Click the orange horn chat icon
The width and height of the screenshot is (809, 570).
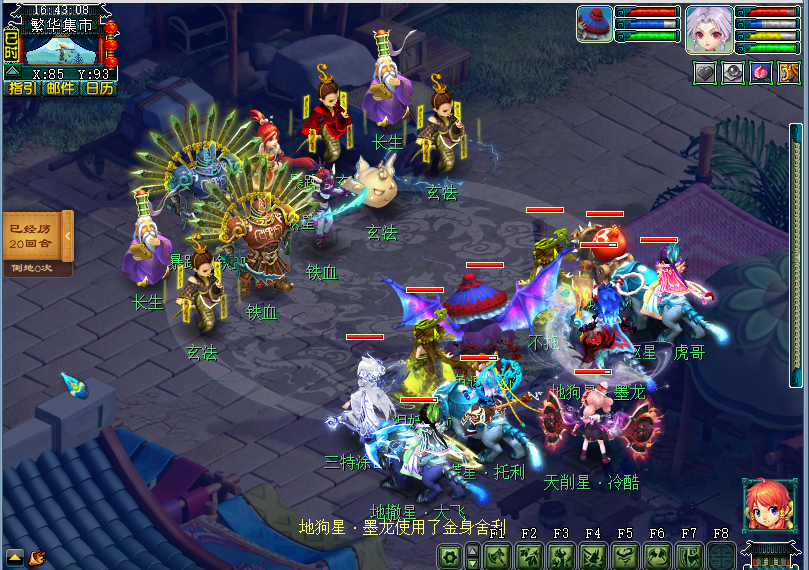pos(37,556)
